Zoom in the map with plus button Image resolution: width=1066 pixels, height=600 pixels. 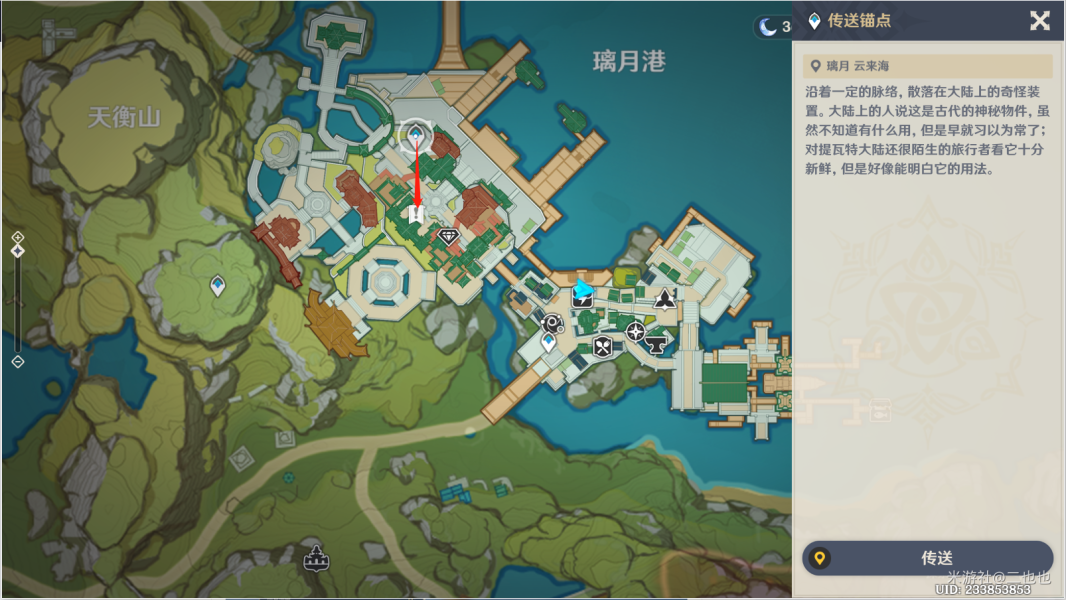click(17, 237)
